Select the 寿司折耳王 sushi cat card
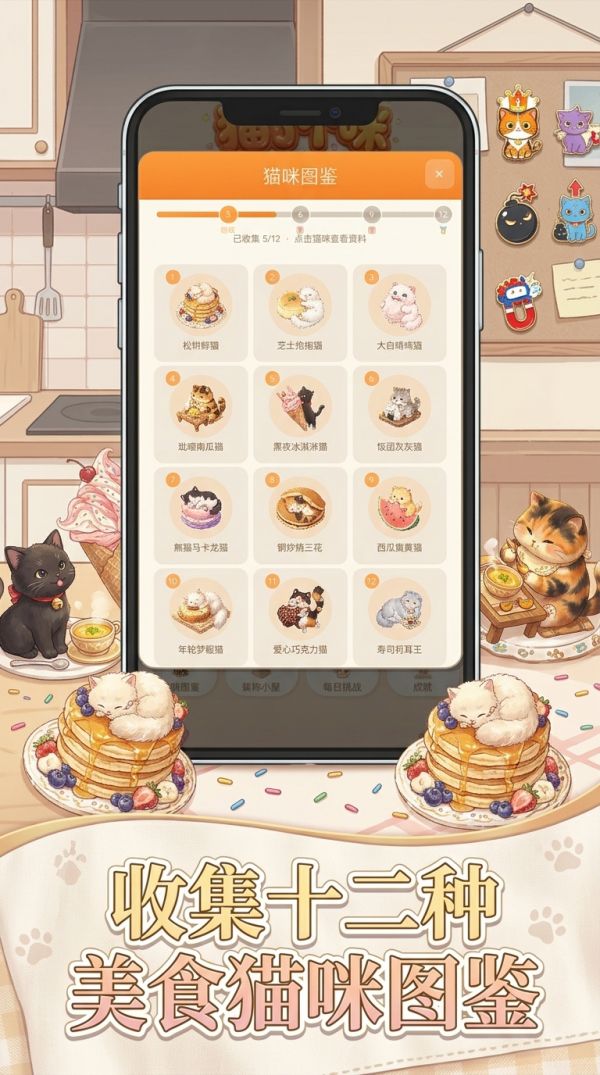This screenshot has height=1075, width=600. click(x=399, y=615)
